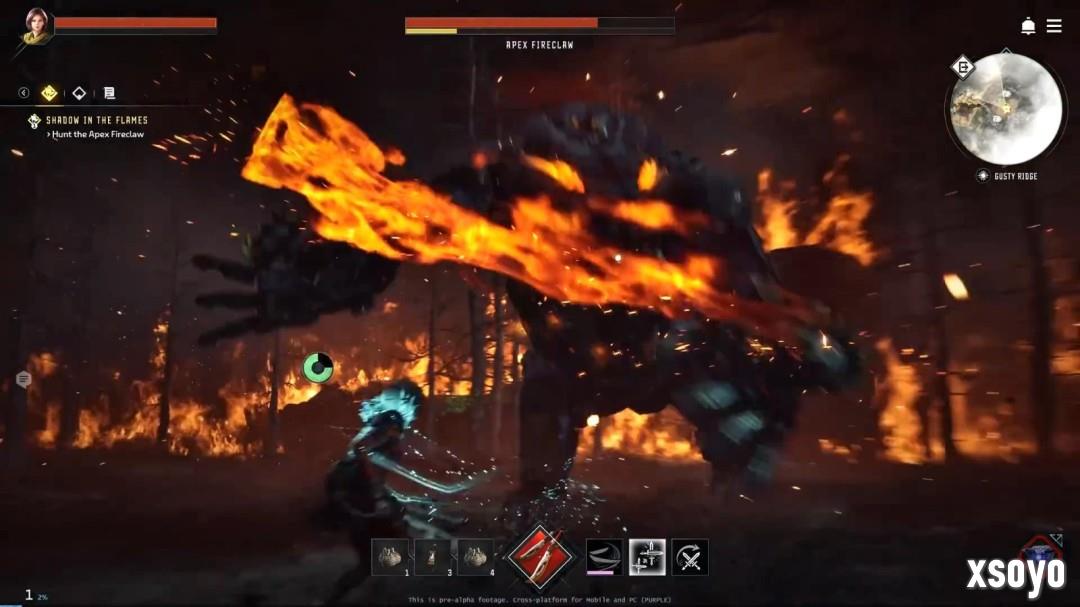Switch to the white diamond tracker tab
Image resolution: width=1080 pixels, height=607 pixels.
tap(79, 93)
